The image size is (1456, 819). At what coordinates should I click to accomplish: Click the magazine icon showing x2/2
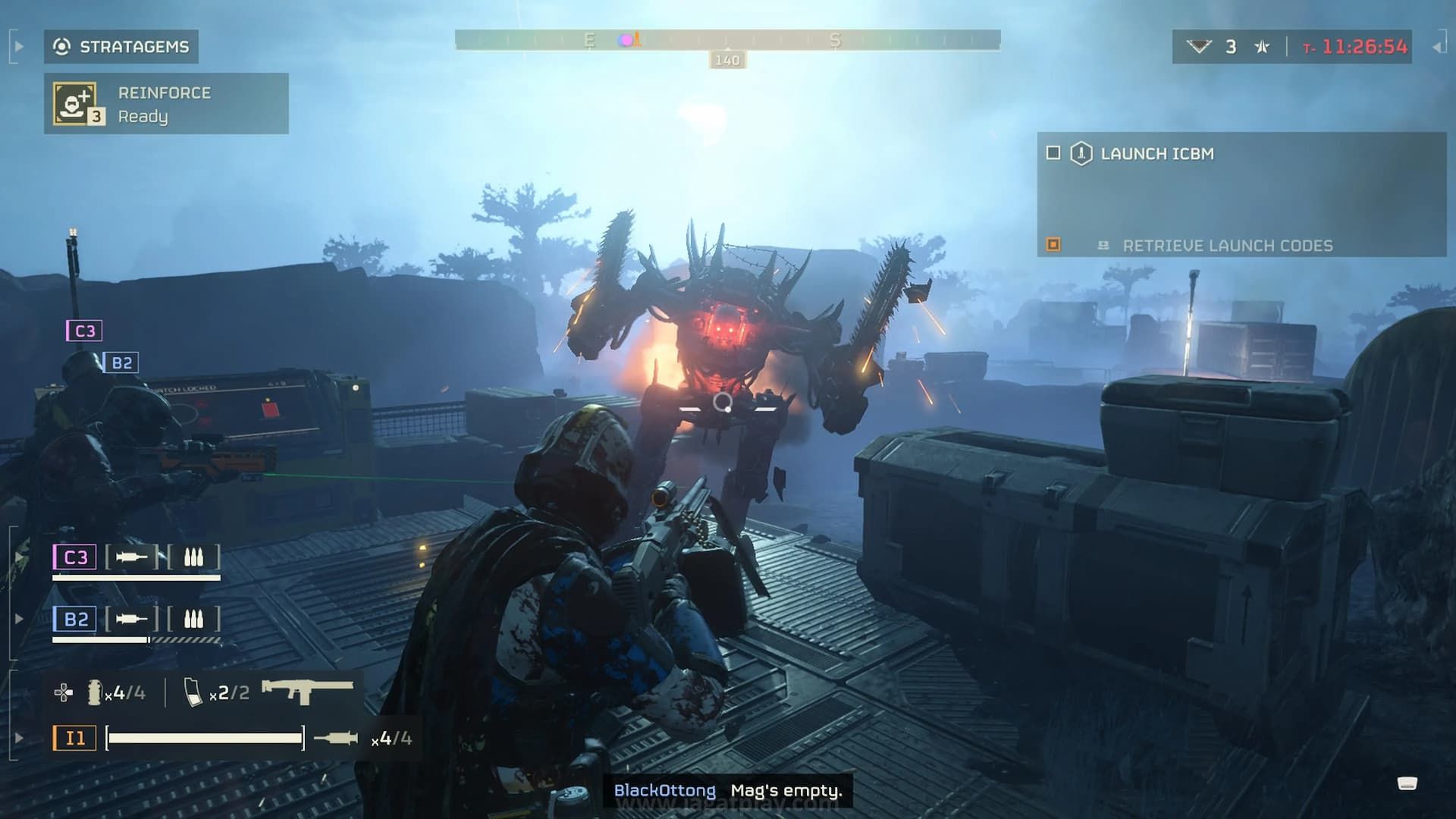click(193, 691)
